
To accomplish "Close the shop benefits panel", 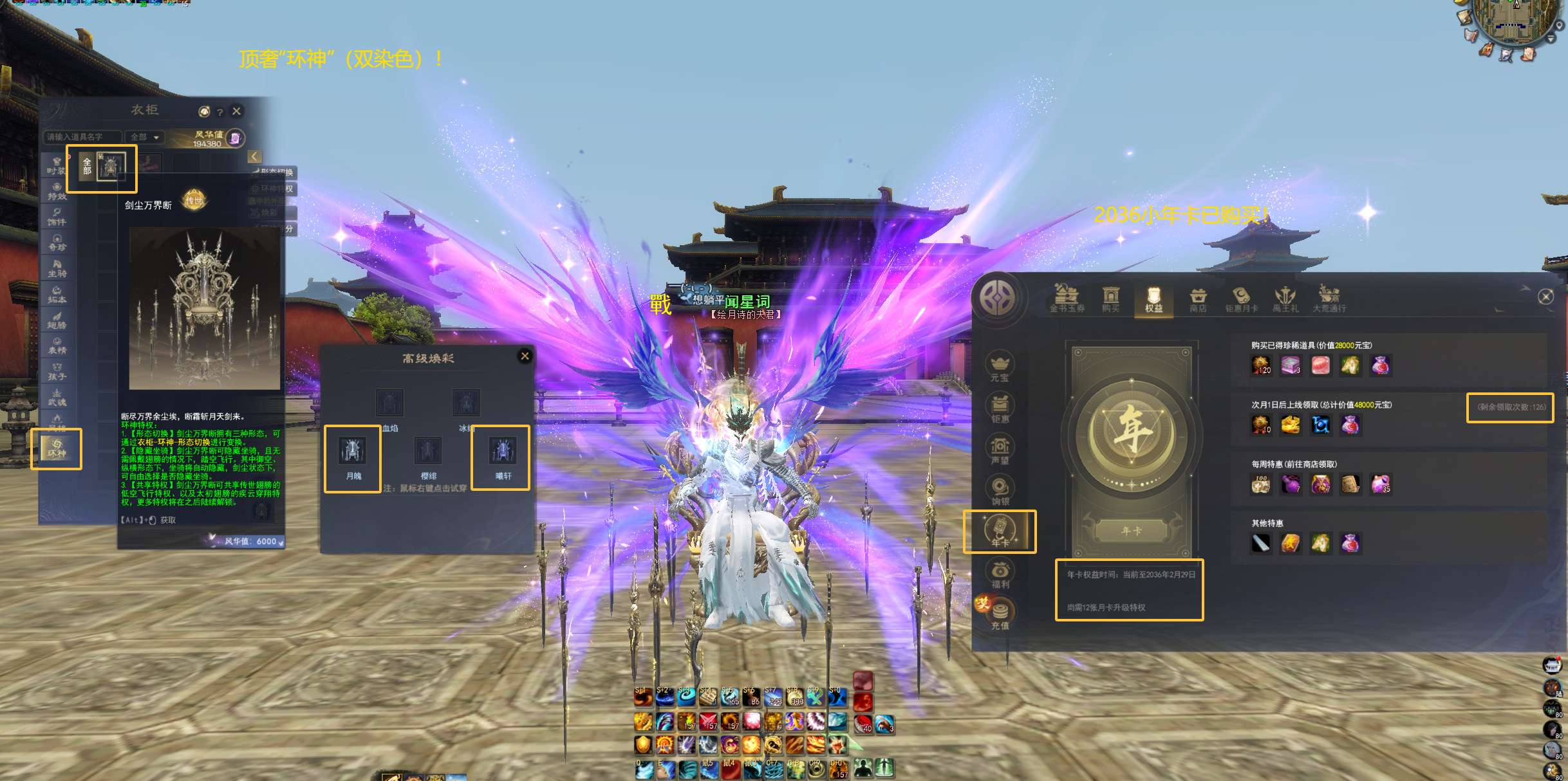I will (x=1545, y=297).
